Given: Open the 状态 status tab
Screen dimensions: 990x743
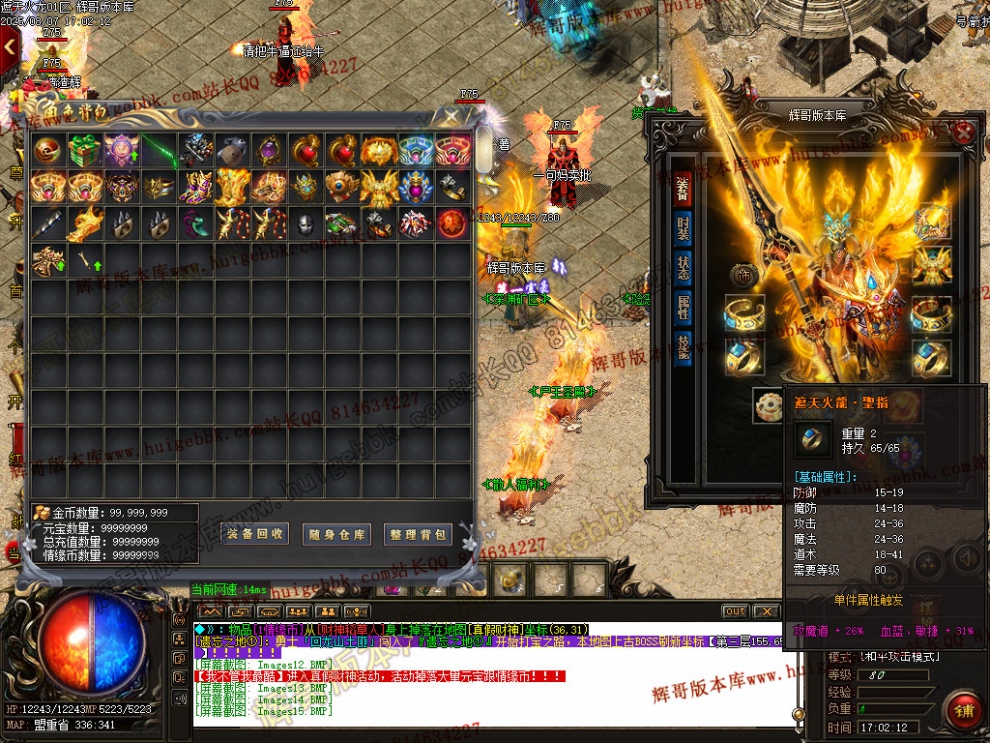Looking at the screenshot, I should 682,266.
